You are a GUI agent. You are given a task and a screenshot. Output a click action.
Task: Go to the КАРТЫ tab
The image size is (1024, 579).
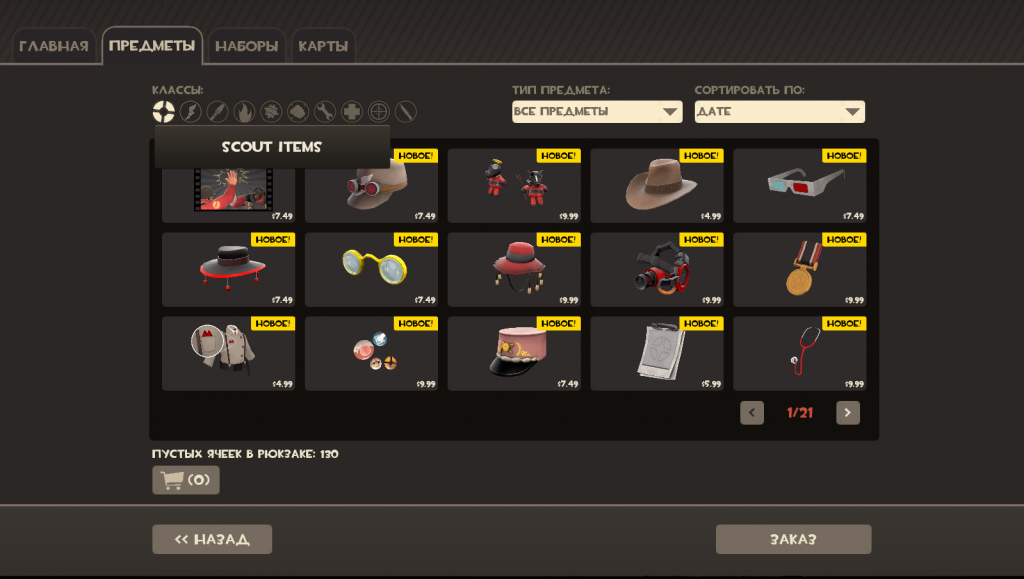(323, 46)
